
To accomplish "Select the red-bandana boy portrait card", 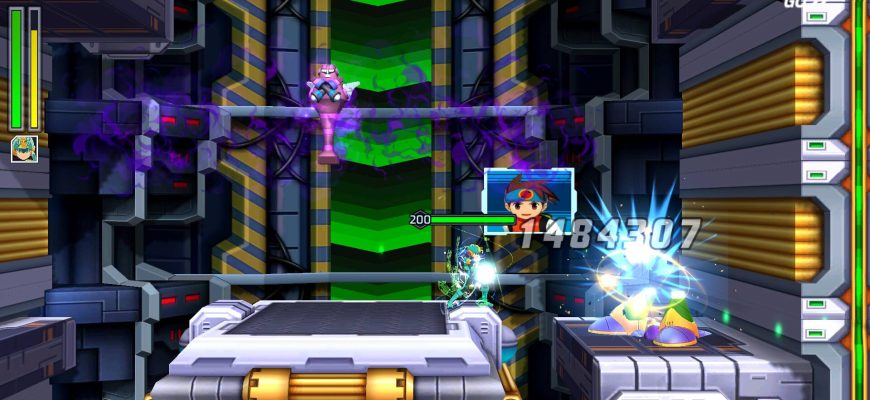I will click(528, 201).
